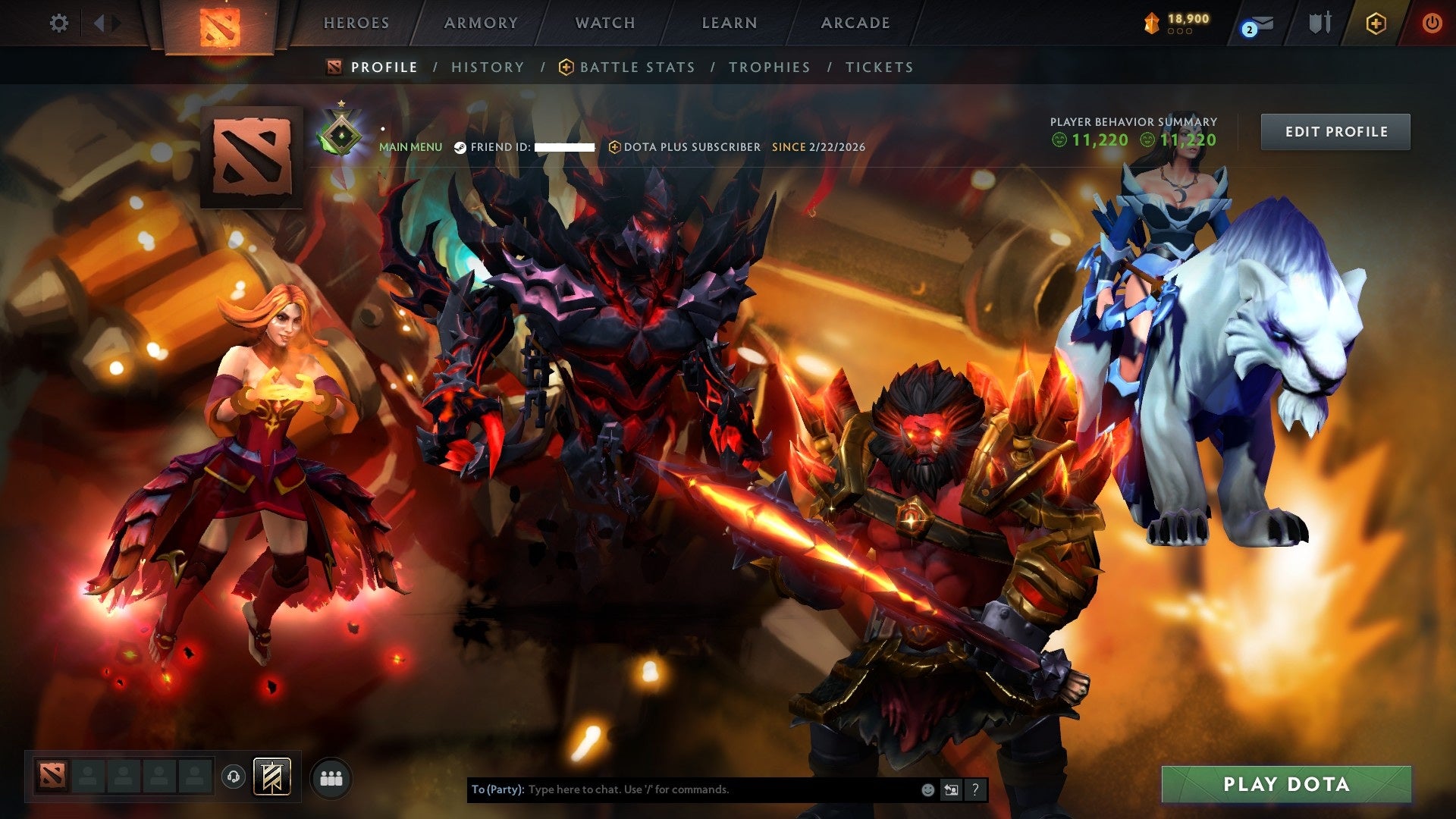This screenshot has height=819, width=1456.
Task: Click the party chat input field
Action: [682, 789]
